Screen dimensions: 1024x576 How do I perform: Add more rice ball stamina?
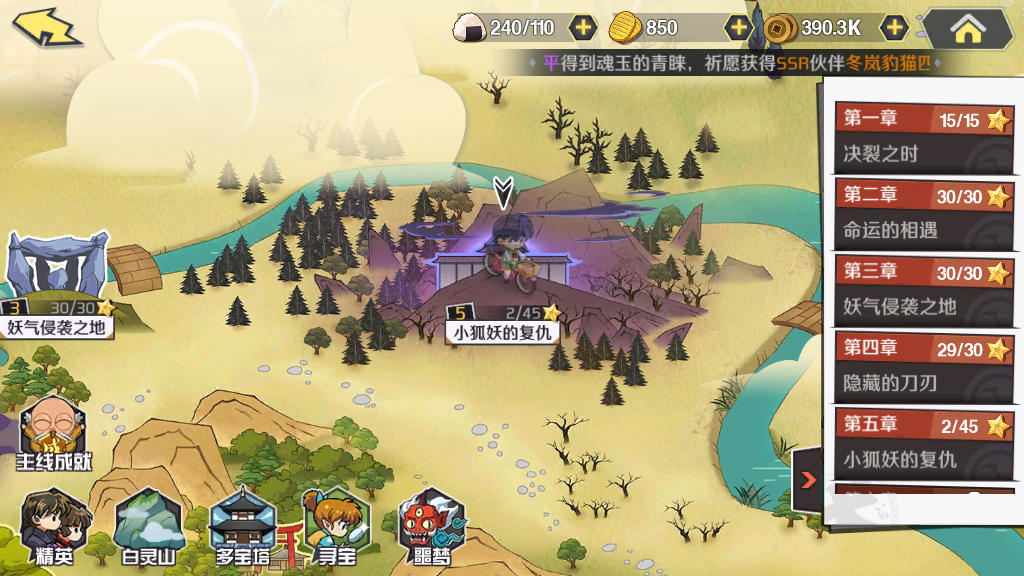583,28
